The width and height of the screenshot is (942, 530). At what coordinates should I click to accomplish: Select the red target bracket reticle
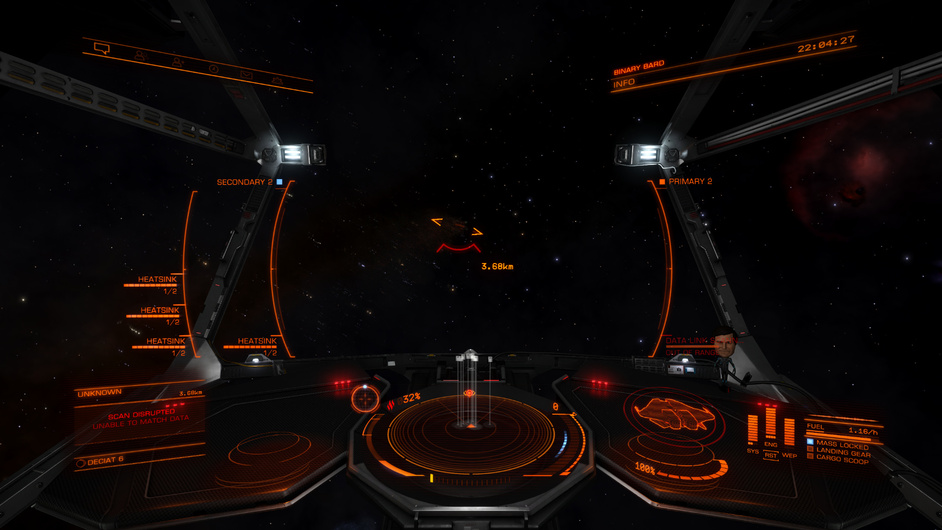(457, 232)
